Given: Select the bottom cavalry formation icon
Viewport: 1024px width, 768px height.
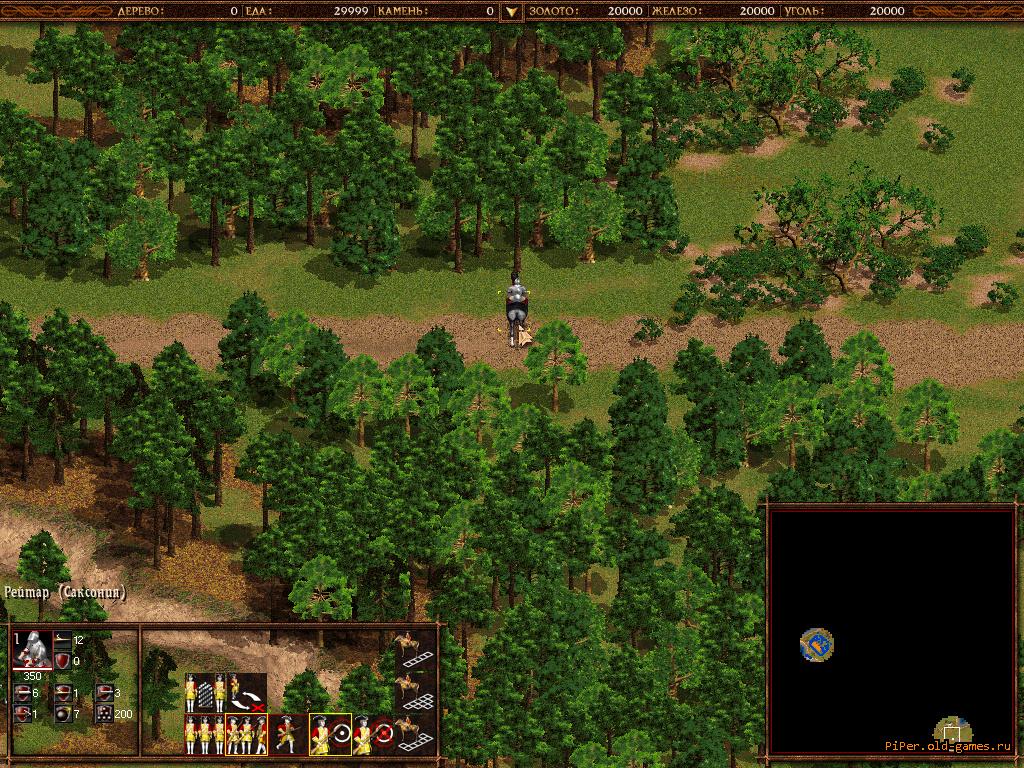Looking at the screenshot, I should [x=415, y=734].
